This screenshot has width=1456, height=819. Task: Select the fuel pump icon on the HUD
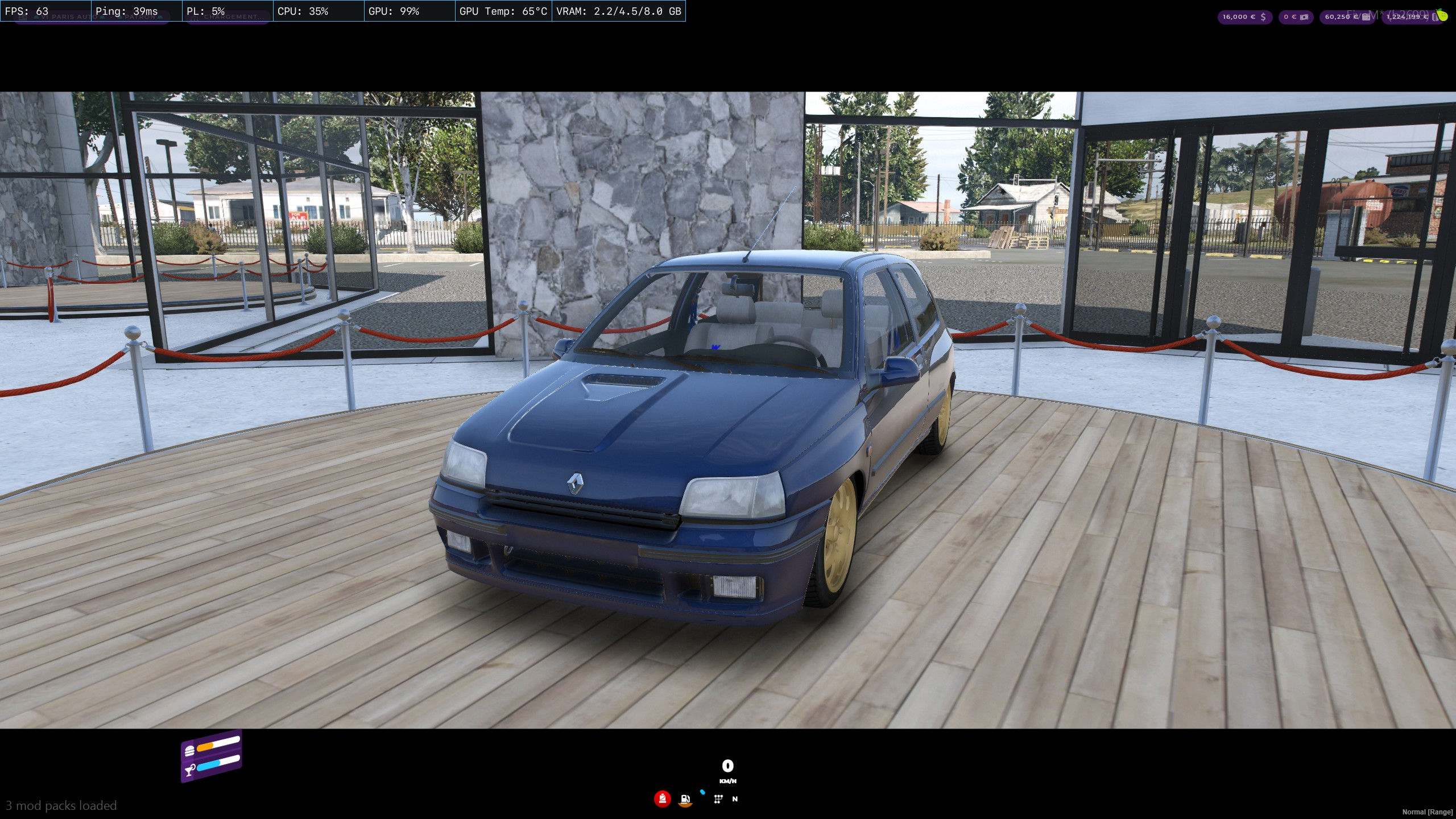(685, 799)
